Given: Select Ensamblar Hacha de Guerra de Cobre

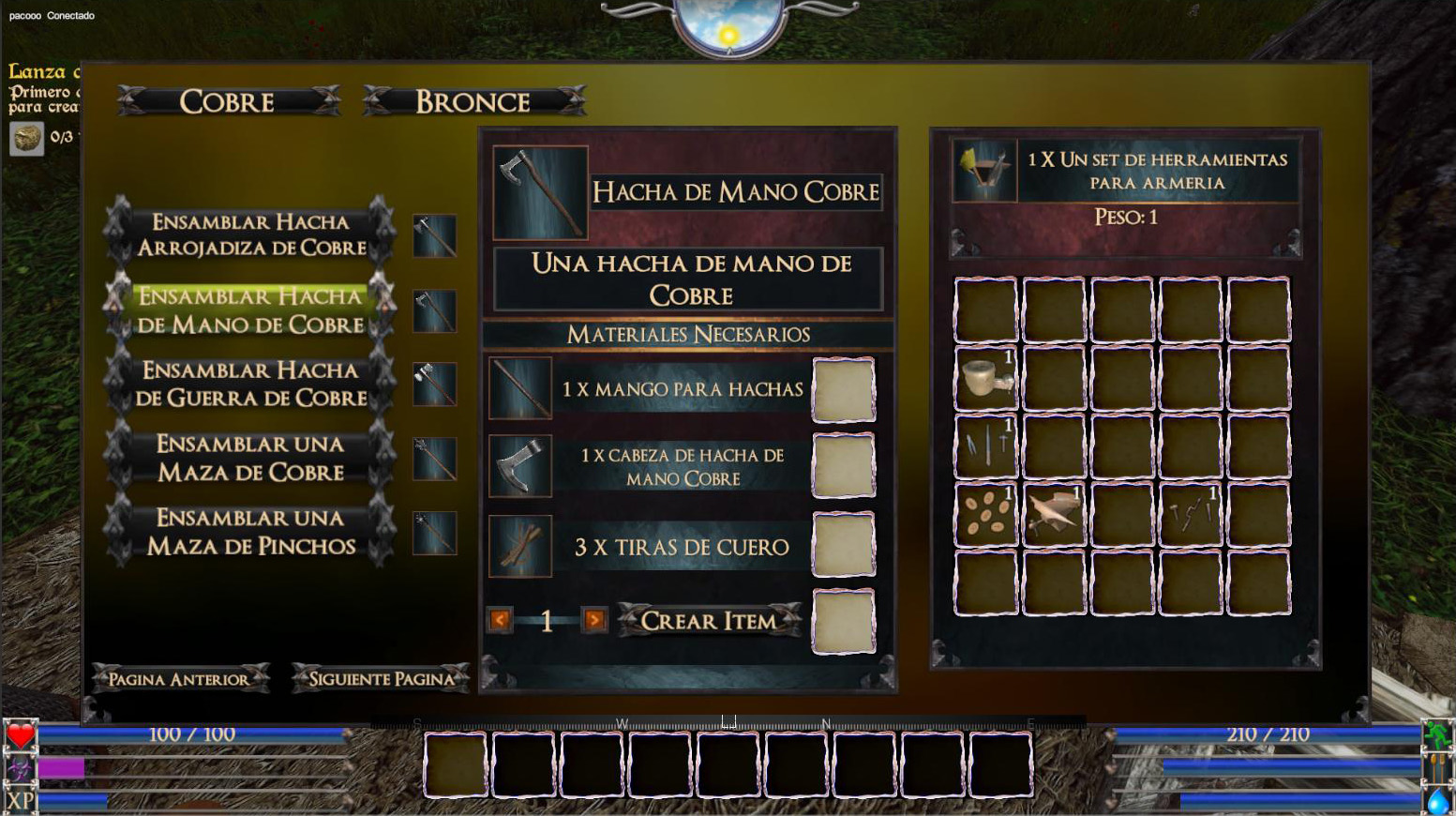Looking at the screenshot, I should [x=250, y=384].
